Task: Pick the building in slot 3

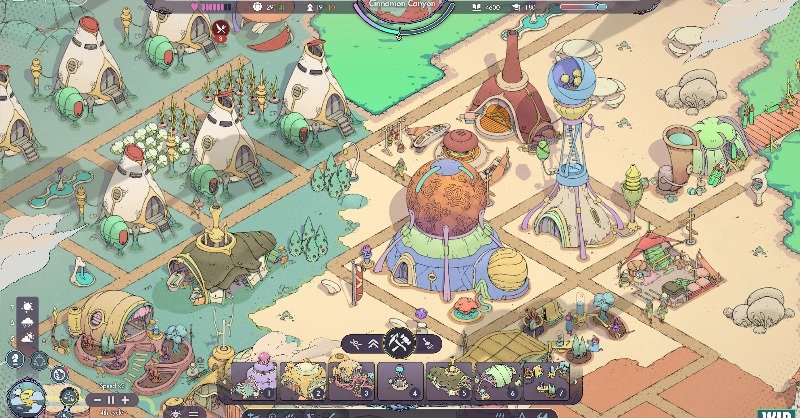Action: (350, 380)
